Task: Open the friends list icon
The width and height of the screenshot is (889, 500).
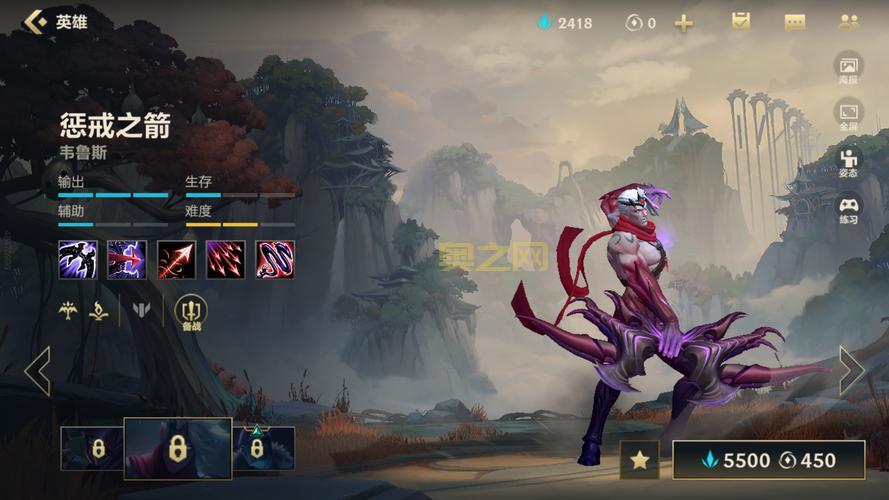Action: click(849, 22)
